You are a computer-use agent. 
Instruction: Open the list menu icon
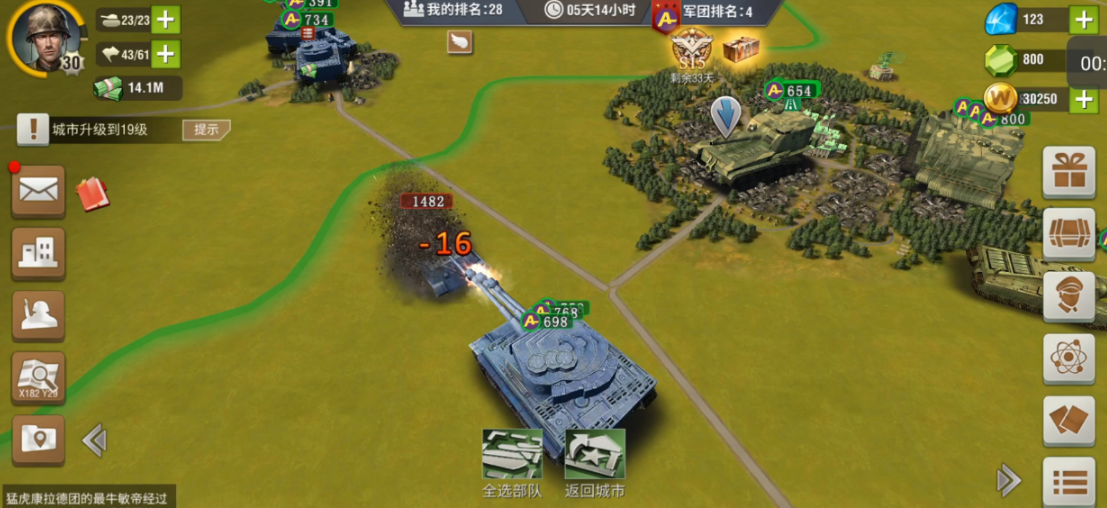coord(1069,482)
